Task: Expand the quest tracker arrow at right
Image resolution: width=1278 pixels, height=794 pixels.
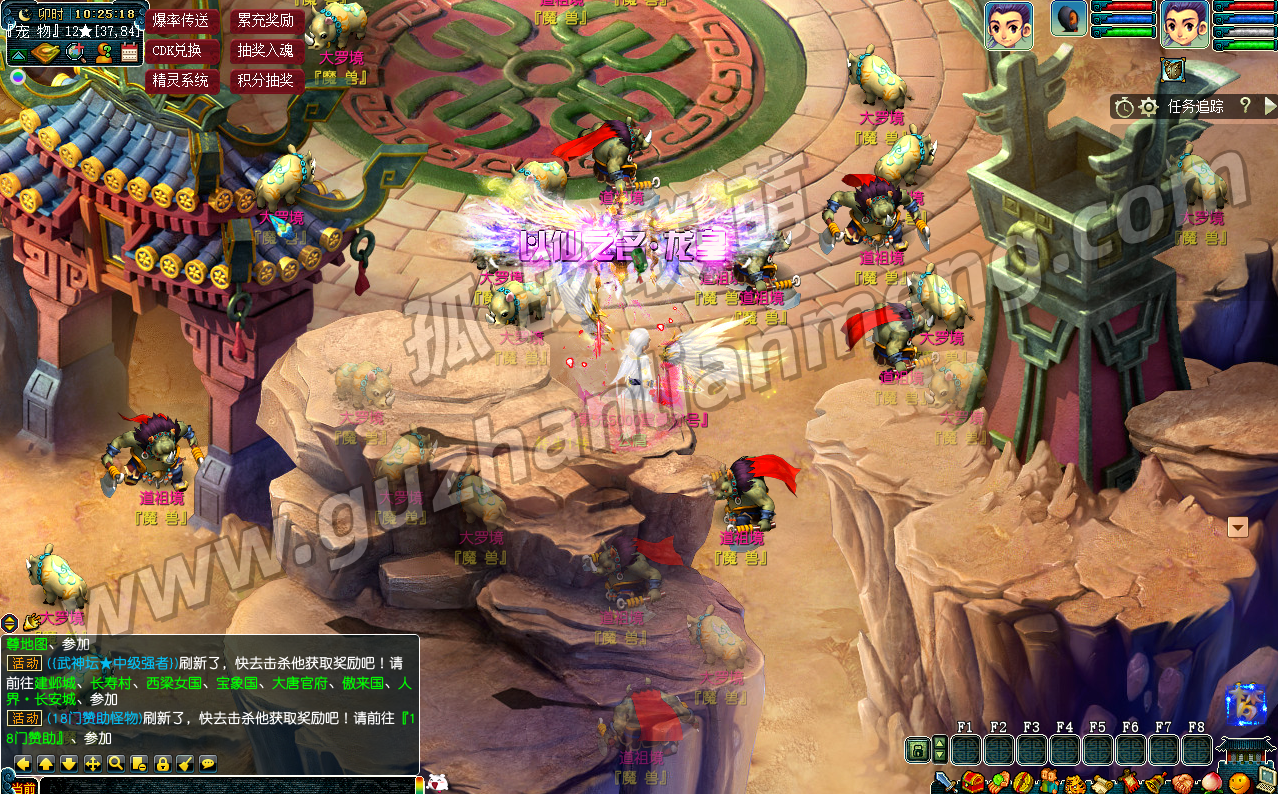Action: [x=1270, y=106]
